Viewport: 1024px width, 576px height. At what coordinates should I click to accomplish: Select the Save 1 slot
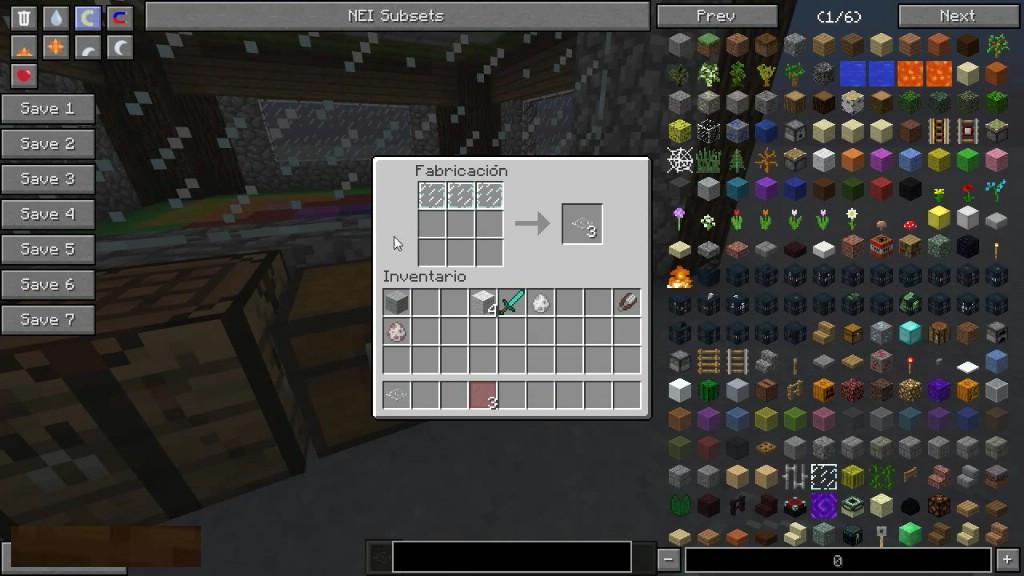pyautogui.click(x=48, y=109)
